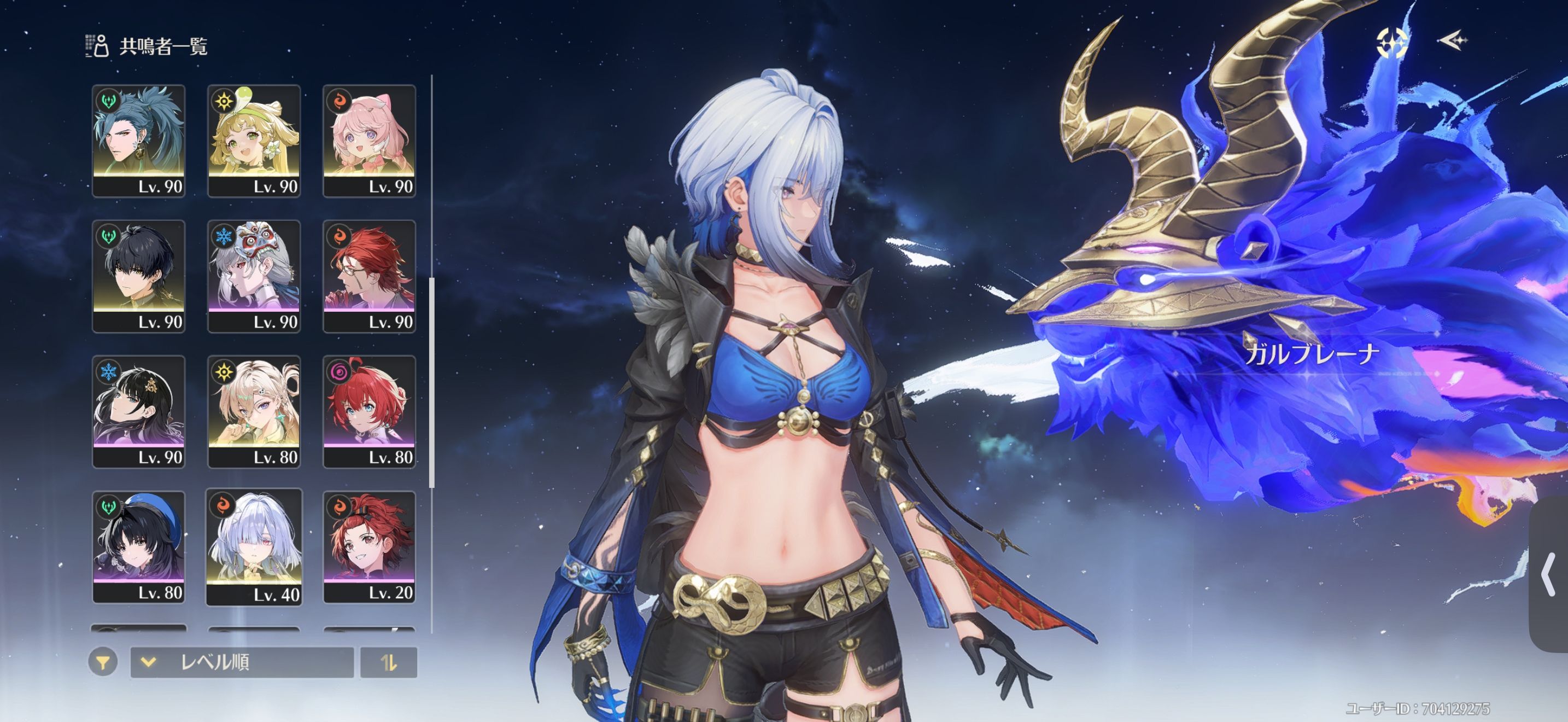Image resolution: width=1568 pixels, height=722 pixels.
Task: Open the resonator filter funnel button
Action: [x=103, y=662]
